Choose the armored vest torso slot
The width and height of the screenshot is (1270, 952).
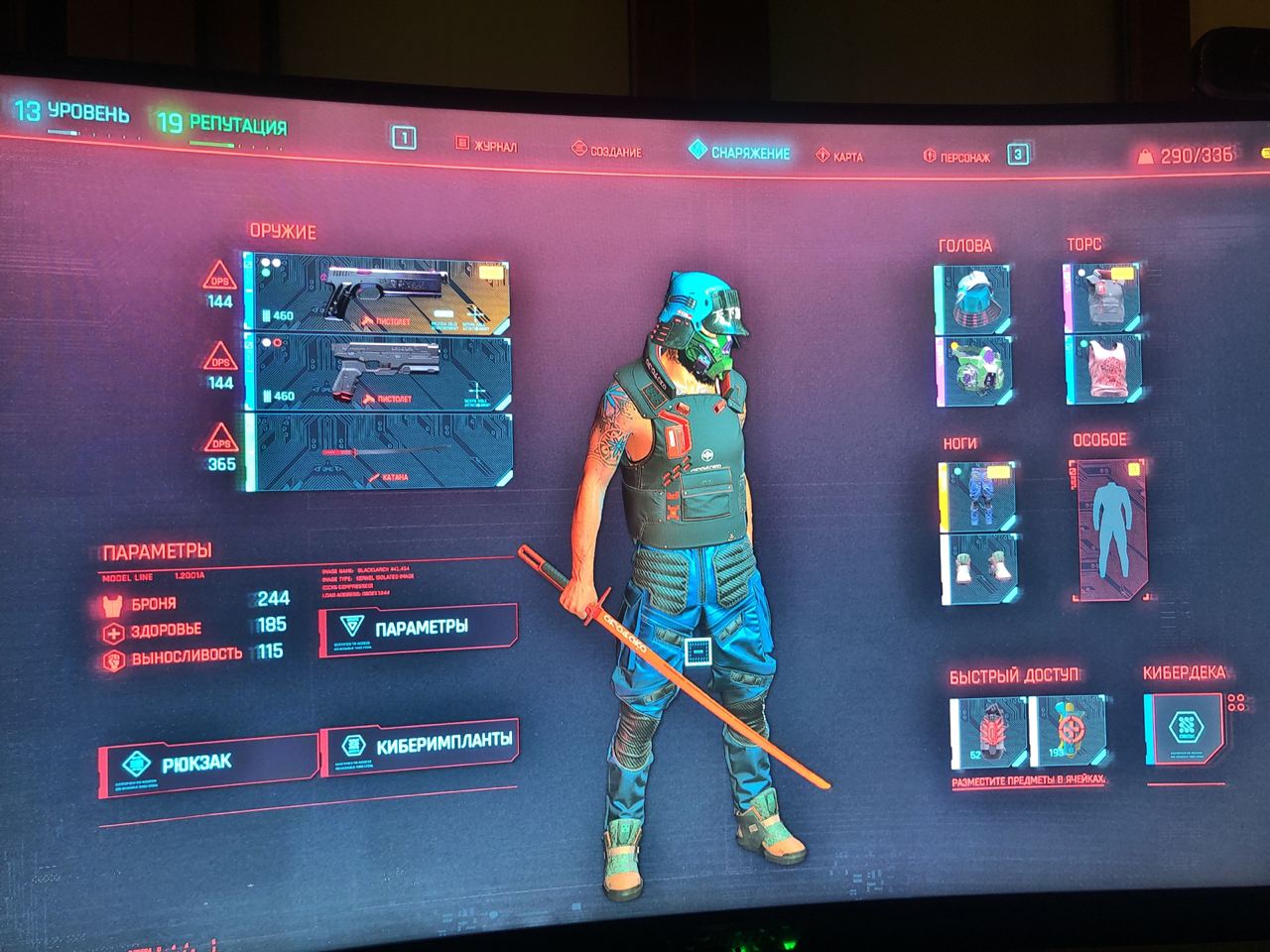tap(1101, 296)
